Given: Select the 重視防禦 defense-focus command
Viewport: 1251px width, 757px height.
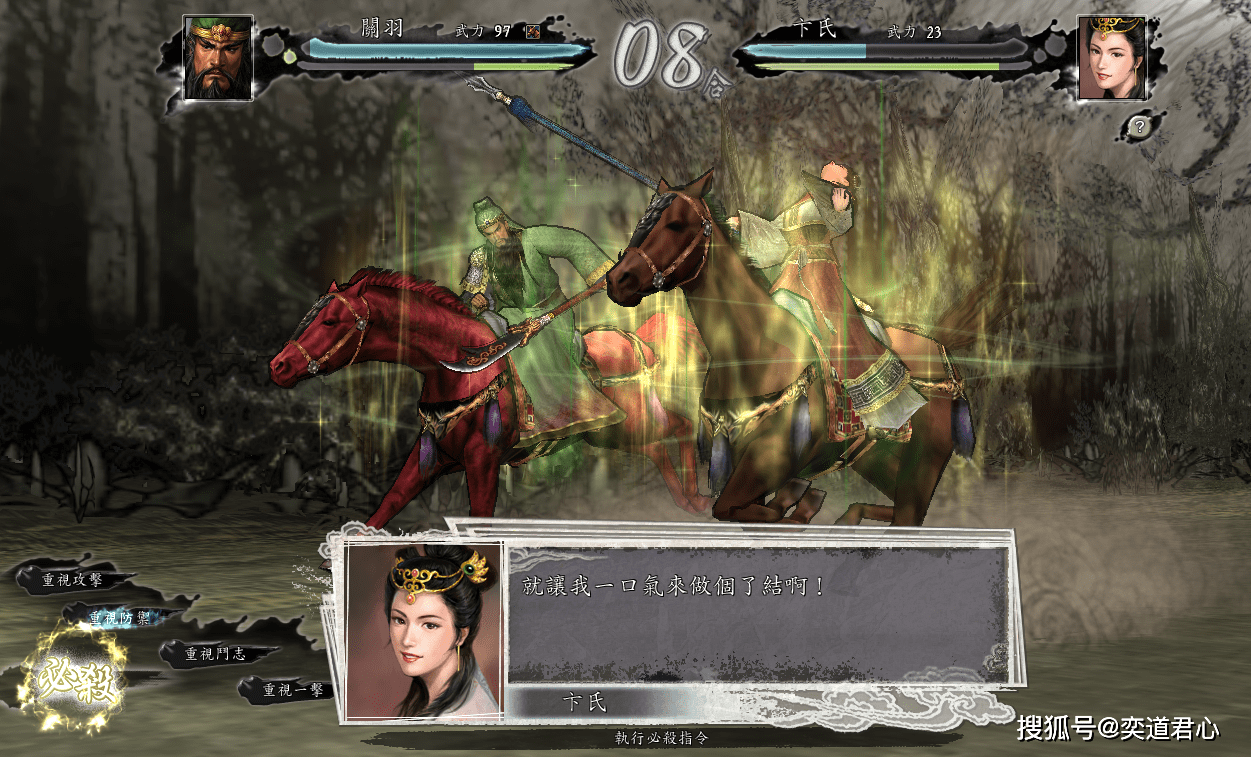Looking at the screenshot, I should click(118, 618).
